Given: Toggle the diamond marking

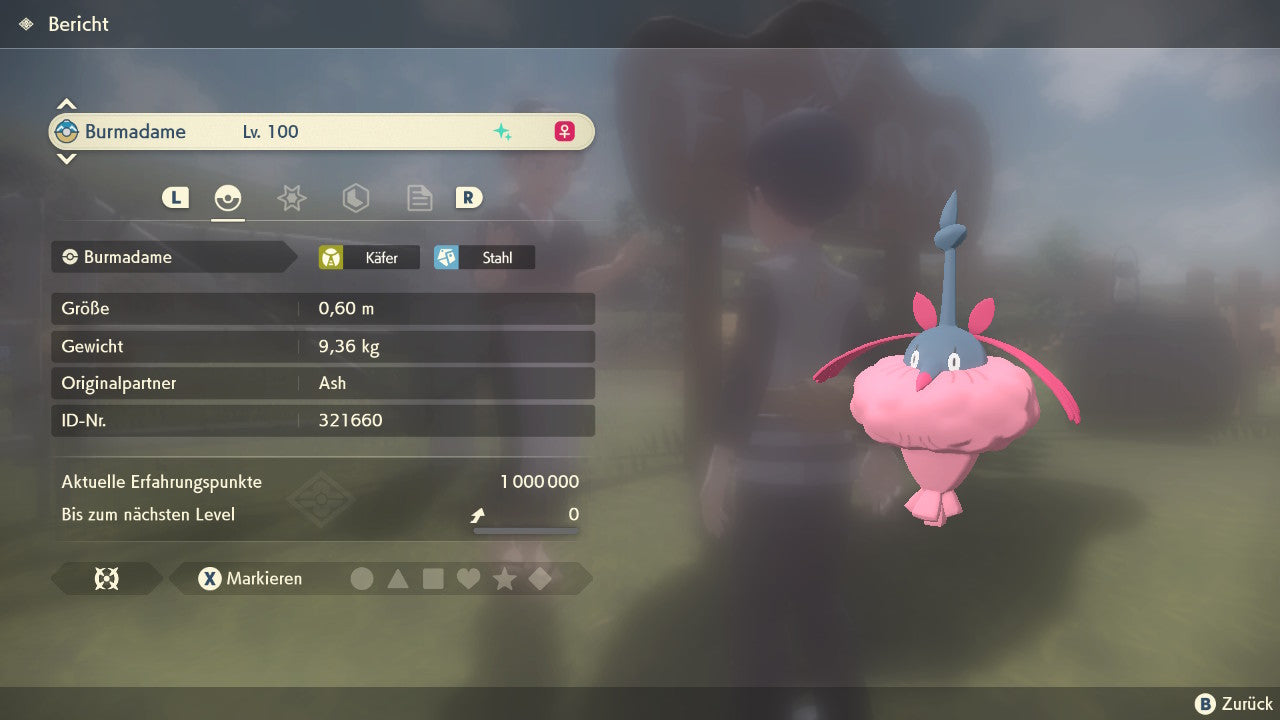Looking at the screenshot, I should pos(540,578).
